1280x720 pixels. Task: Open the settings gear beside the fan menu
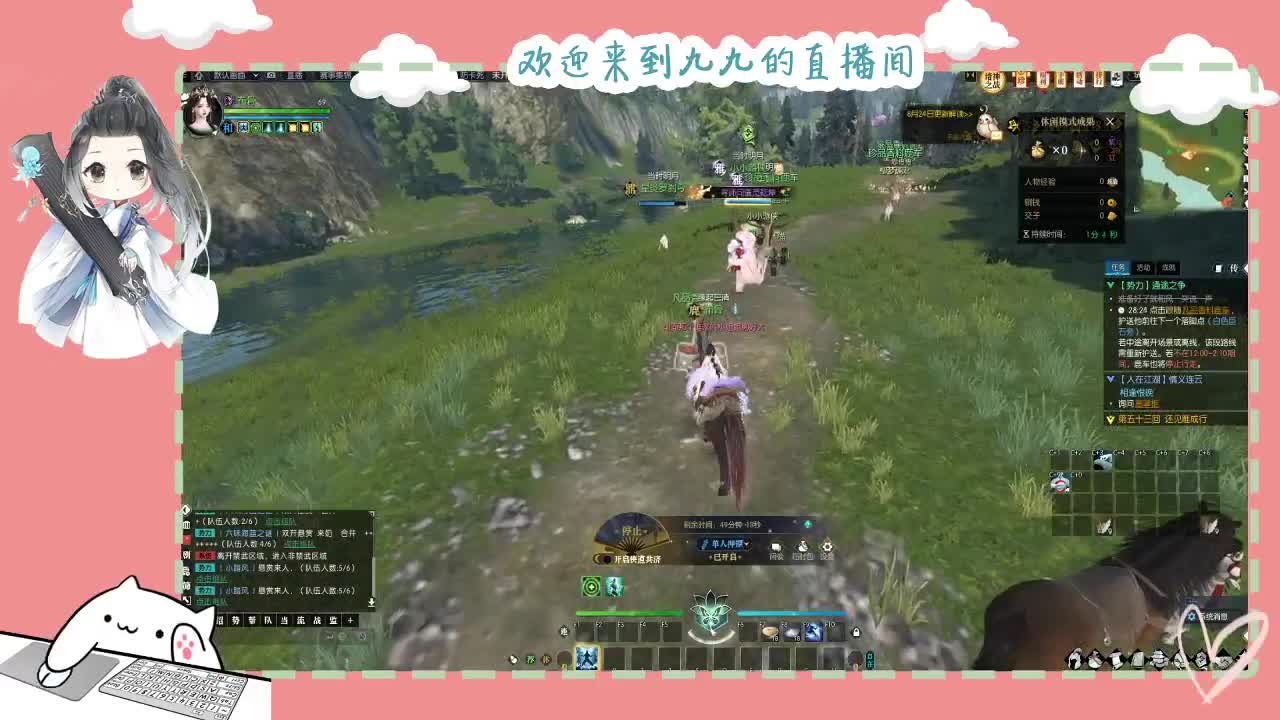[x=827, y=545]
